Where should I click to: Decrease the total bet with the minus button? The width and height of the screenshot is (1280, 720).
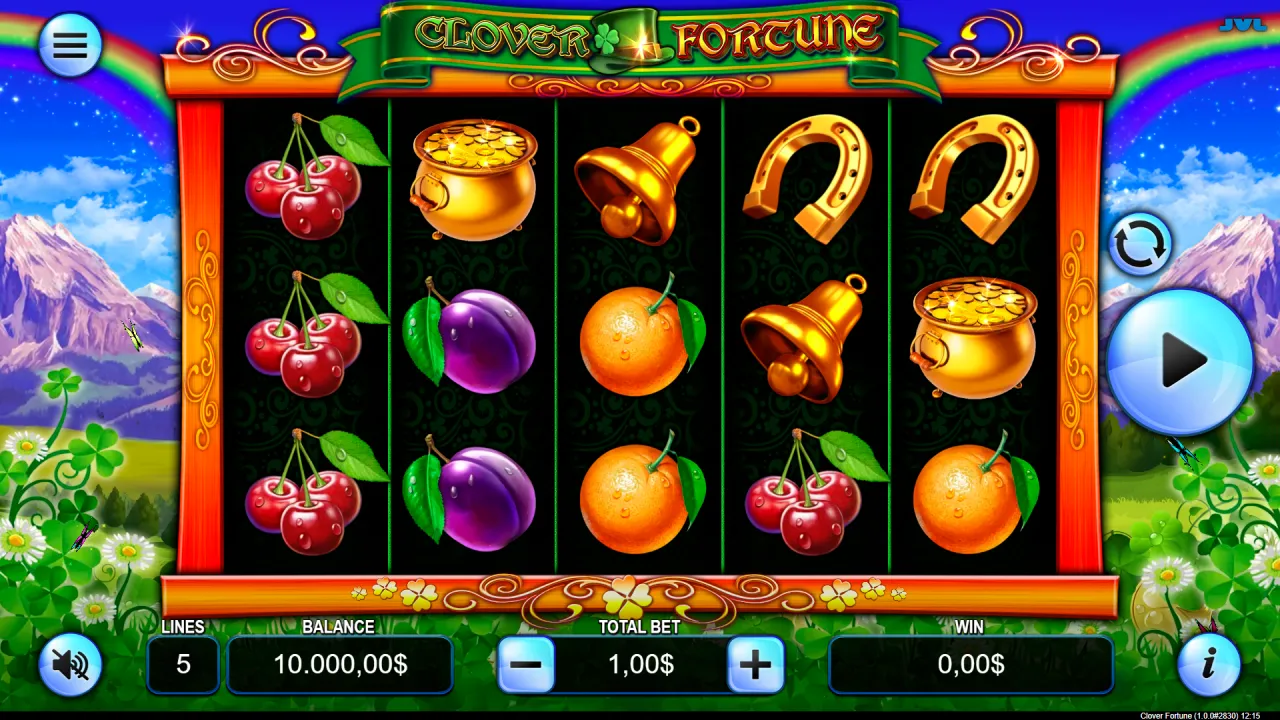[527, 664]
